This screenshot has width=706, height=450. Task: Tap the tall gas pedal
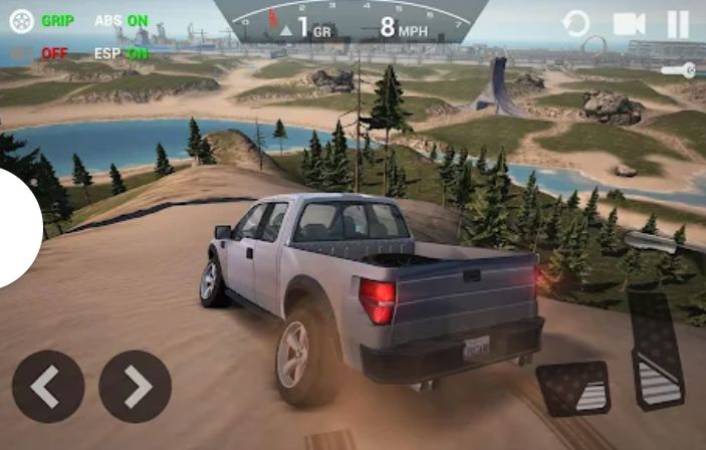[656, 349]
